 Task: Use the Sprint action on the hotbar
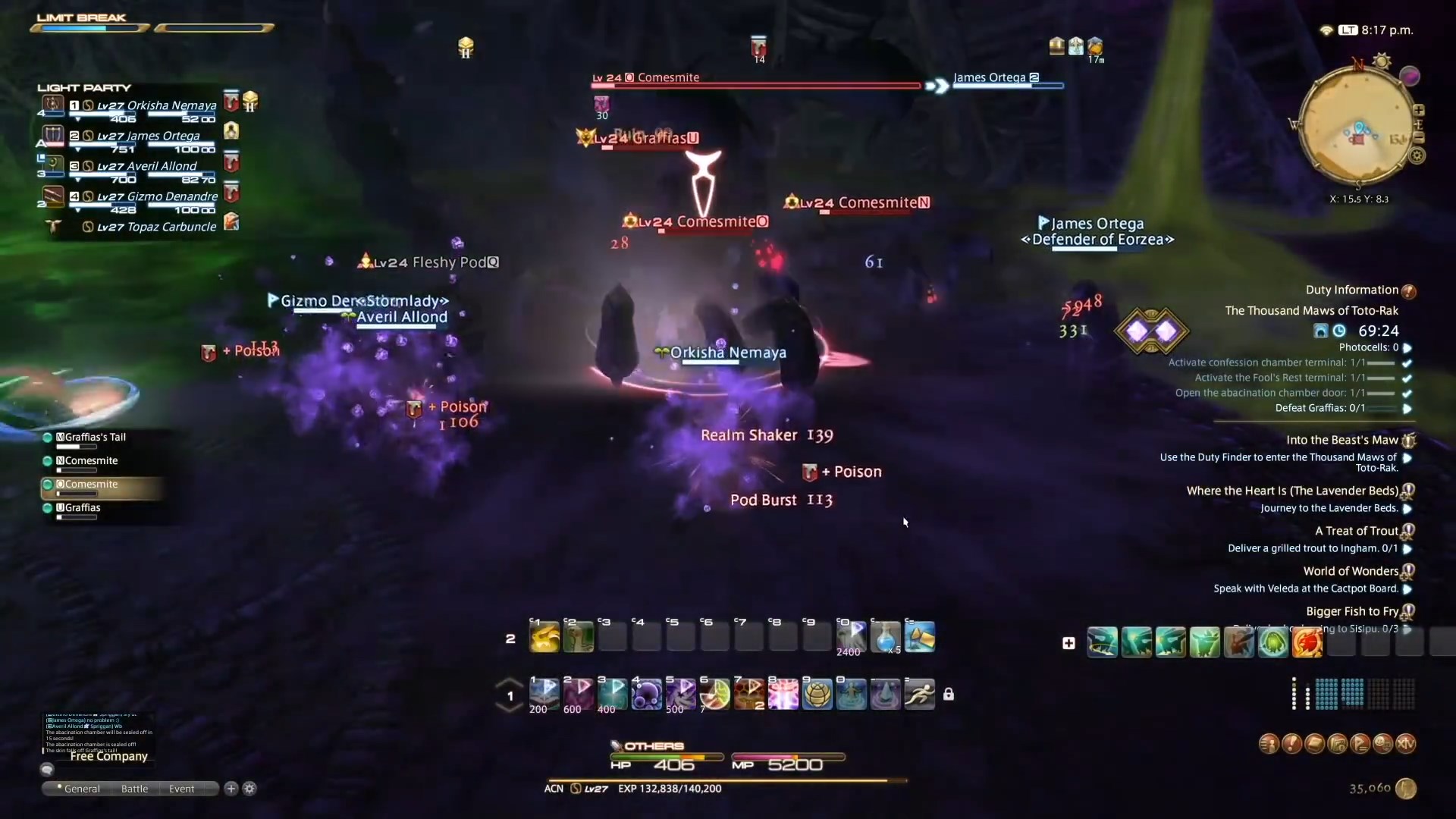click(918, 694)
